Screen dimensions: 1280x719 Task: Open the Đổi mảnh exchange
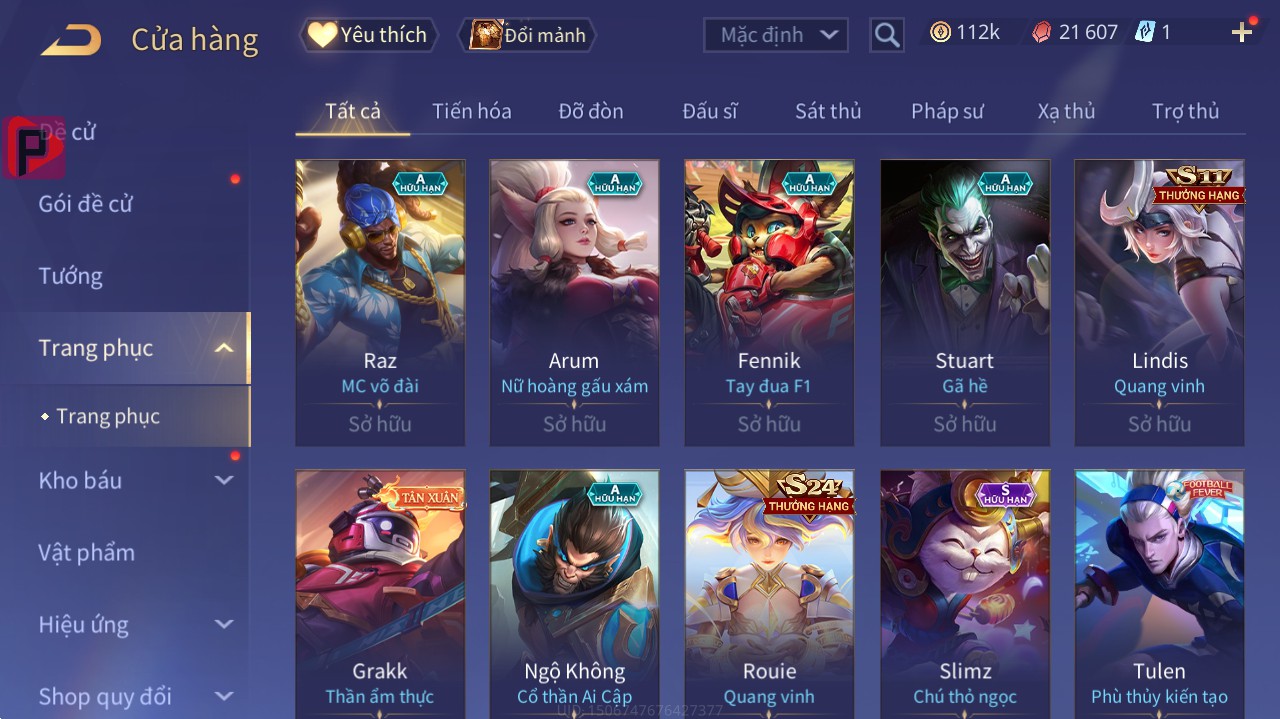(x=528, y=35)
